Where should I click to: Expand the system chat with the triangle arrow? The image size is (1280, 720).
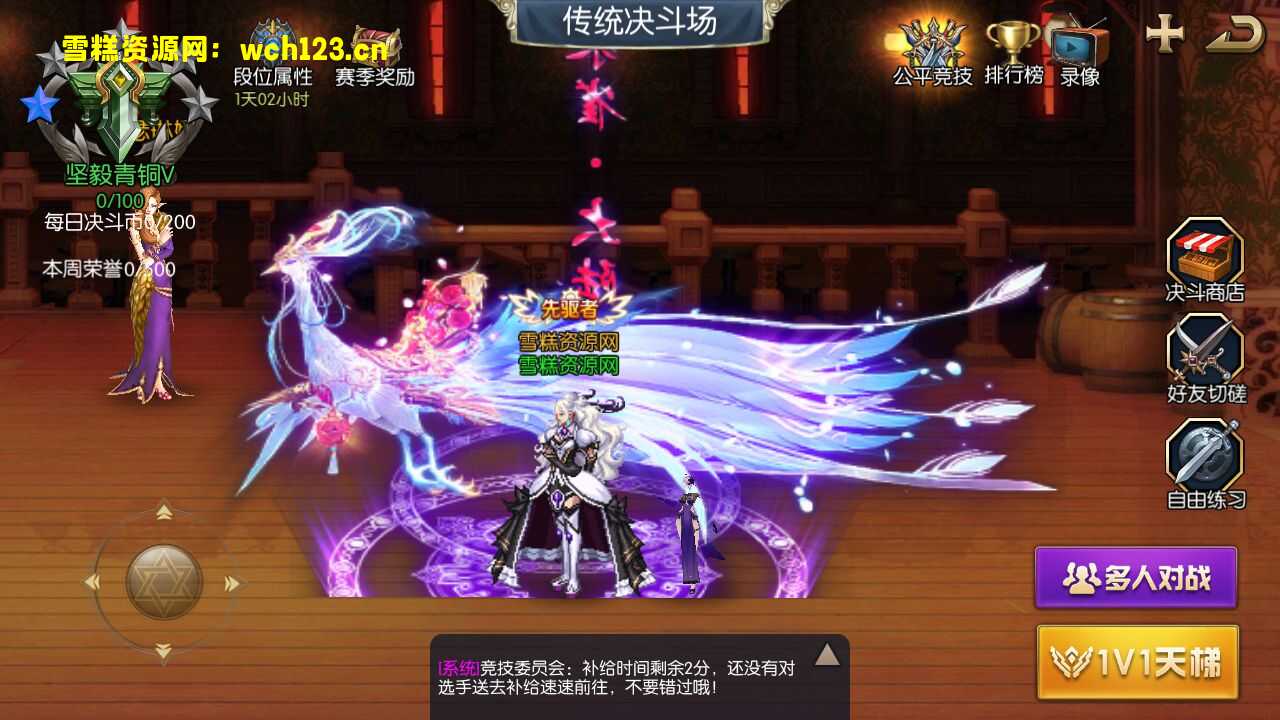click(x=828, y=653)
